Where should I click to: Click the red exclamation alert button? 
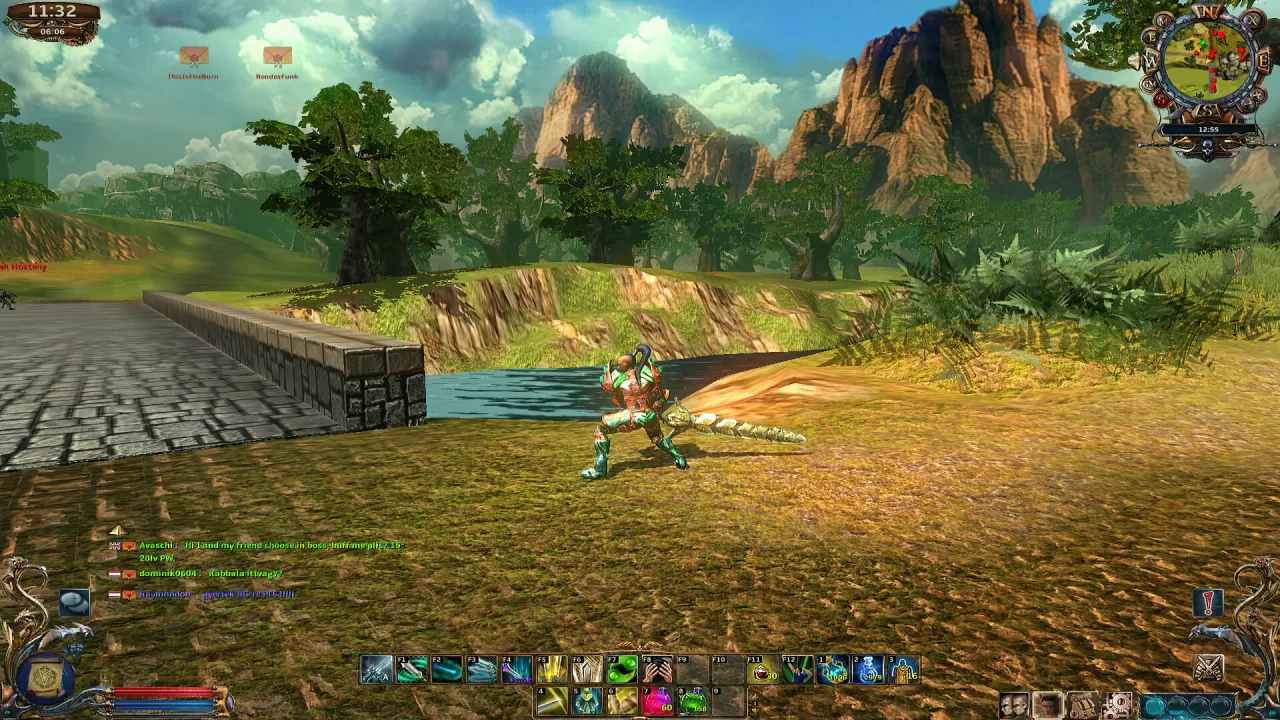tap(1208, 603)
